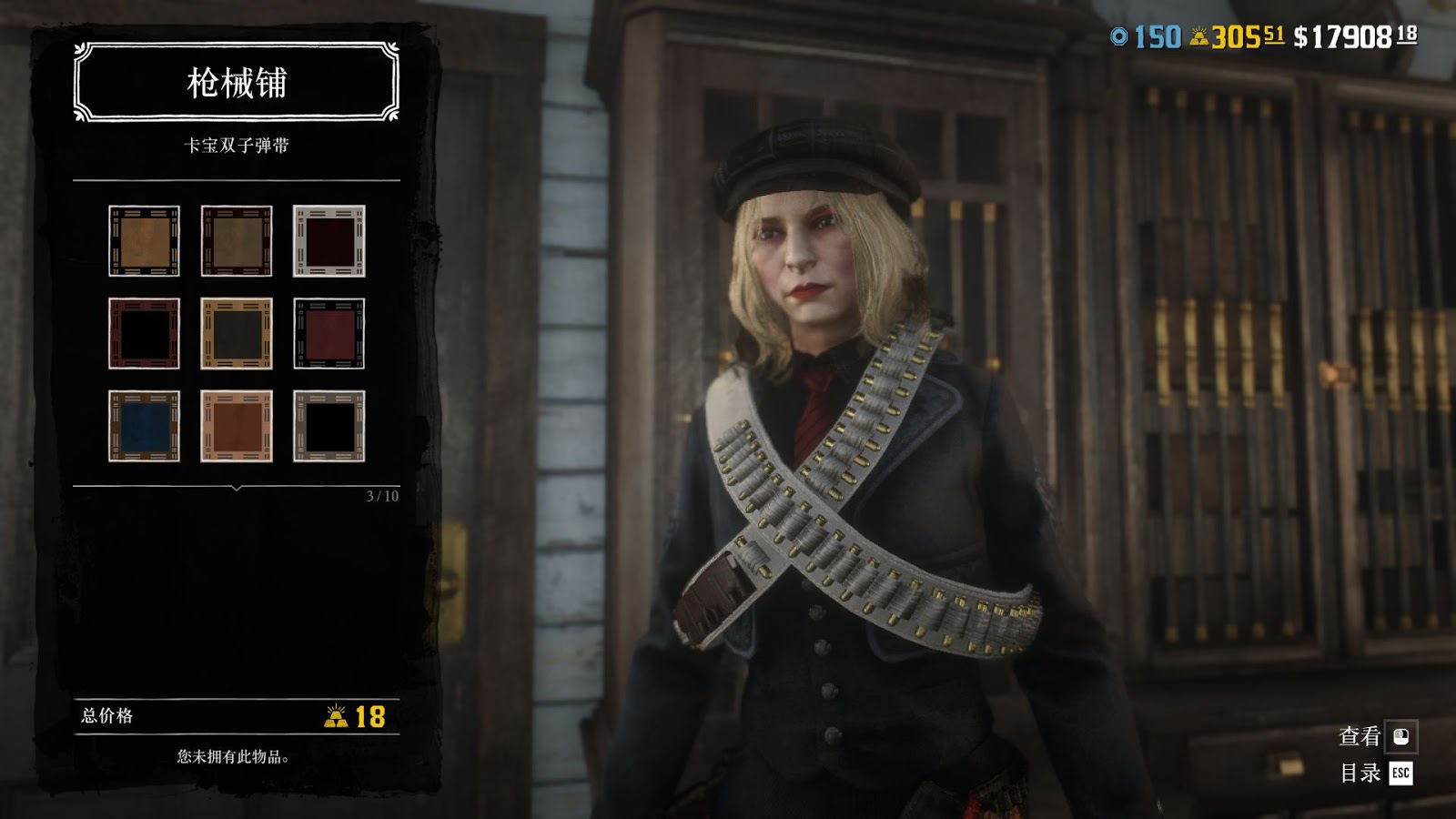Click the small down arrow below the swatches
This screenshot has height=819, width=1456.
(237, 489)
